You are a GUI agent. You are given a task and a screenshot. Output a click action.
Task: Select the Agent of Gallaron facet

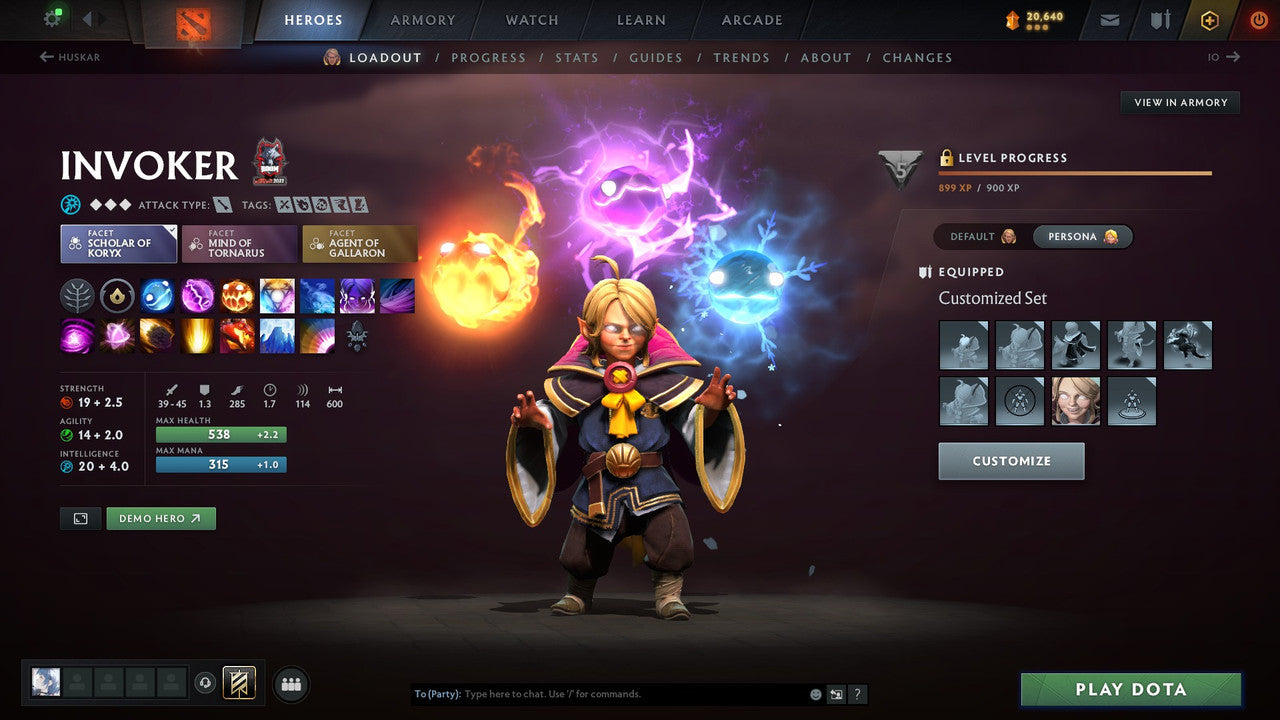click(360, 242)
